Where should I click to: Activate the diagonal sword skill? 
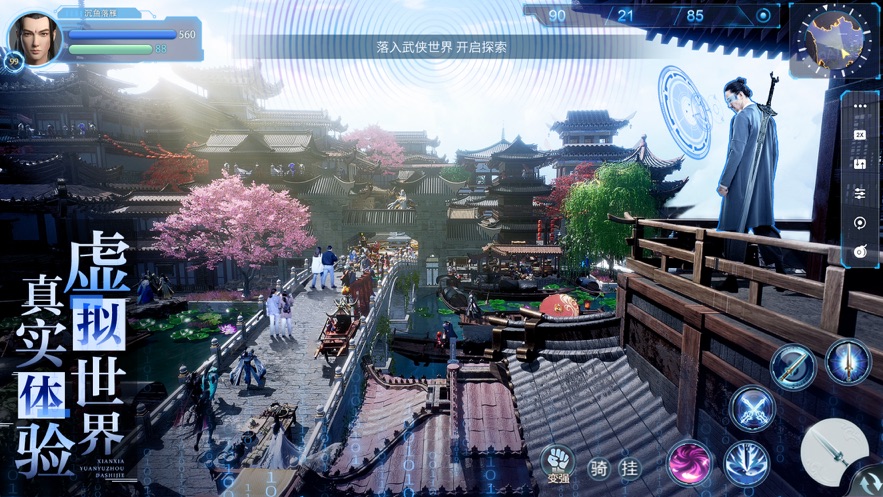[x=793, y=366]
